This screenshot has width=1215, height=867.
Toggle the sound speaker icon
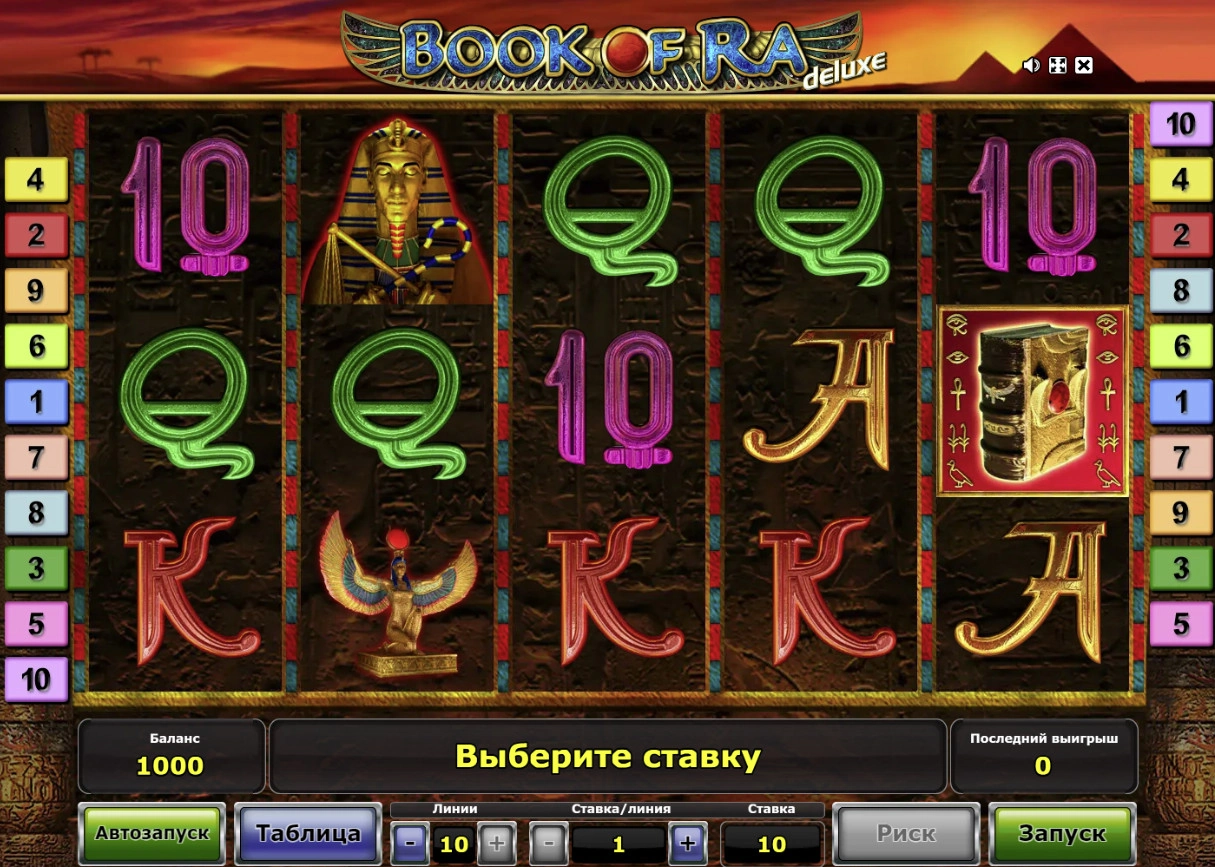tap(1031, 66)
